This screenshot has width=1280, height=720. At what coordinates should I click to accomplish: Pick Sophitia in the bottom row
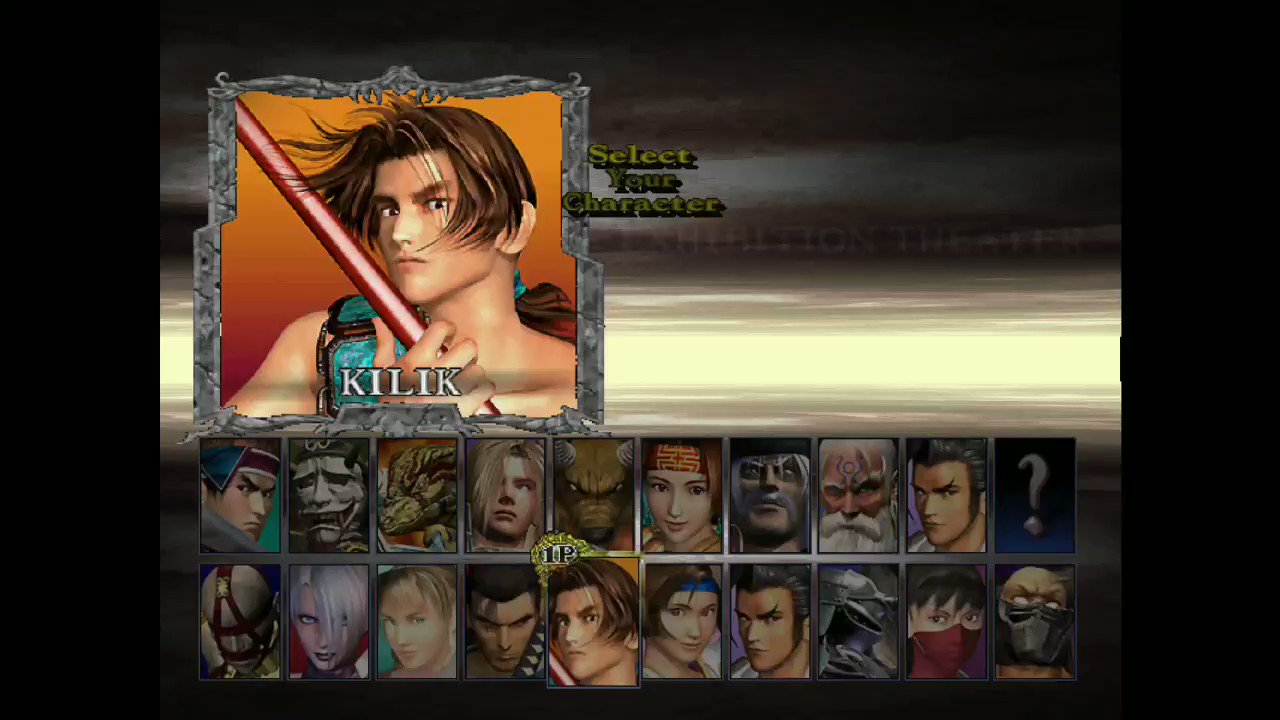416,620
